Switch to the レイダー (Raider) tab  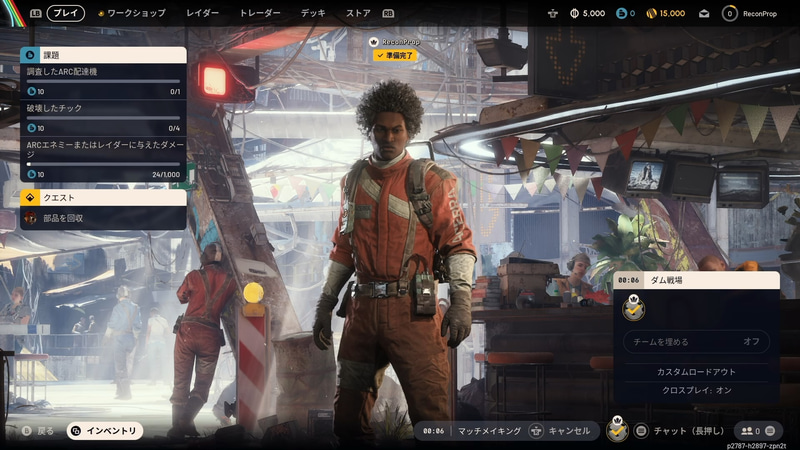point(203,14)
